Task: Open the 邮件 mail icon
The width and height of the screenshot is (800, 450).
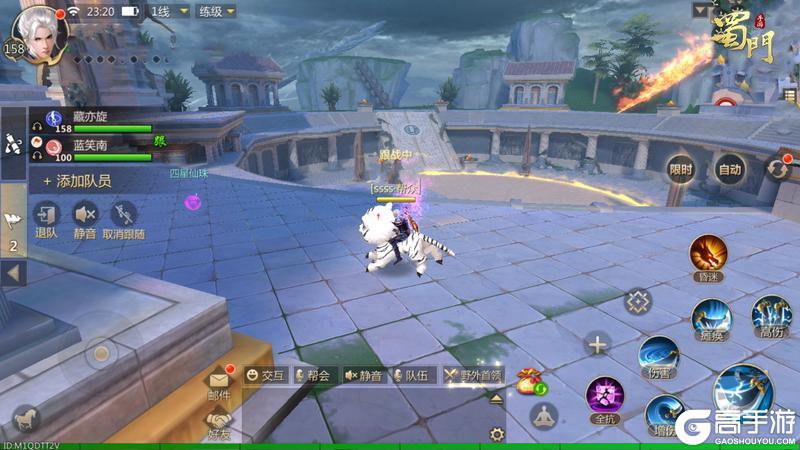Action: pyautogui.click(x=219, y=383)
